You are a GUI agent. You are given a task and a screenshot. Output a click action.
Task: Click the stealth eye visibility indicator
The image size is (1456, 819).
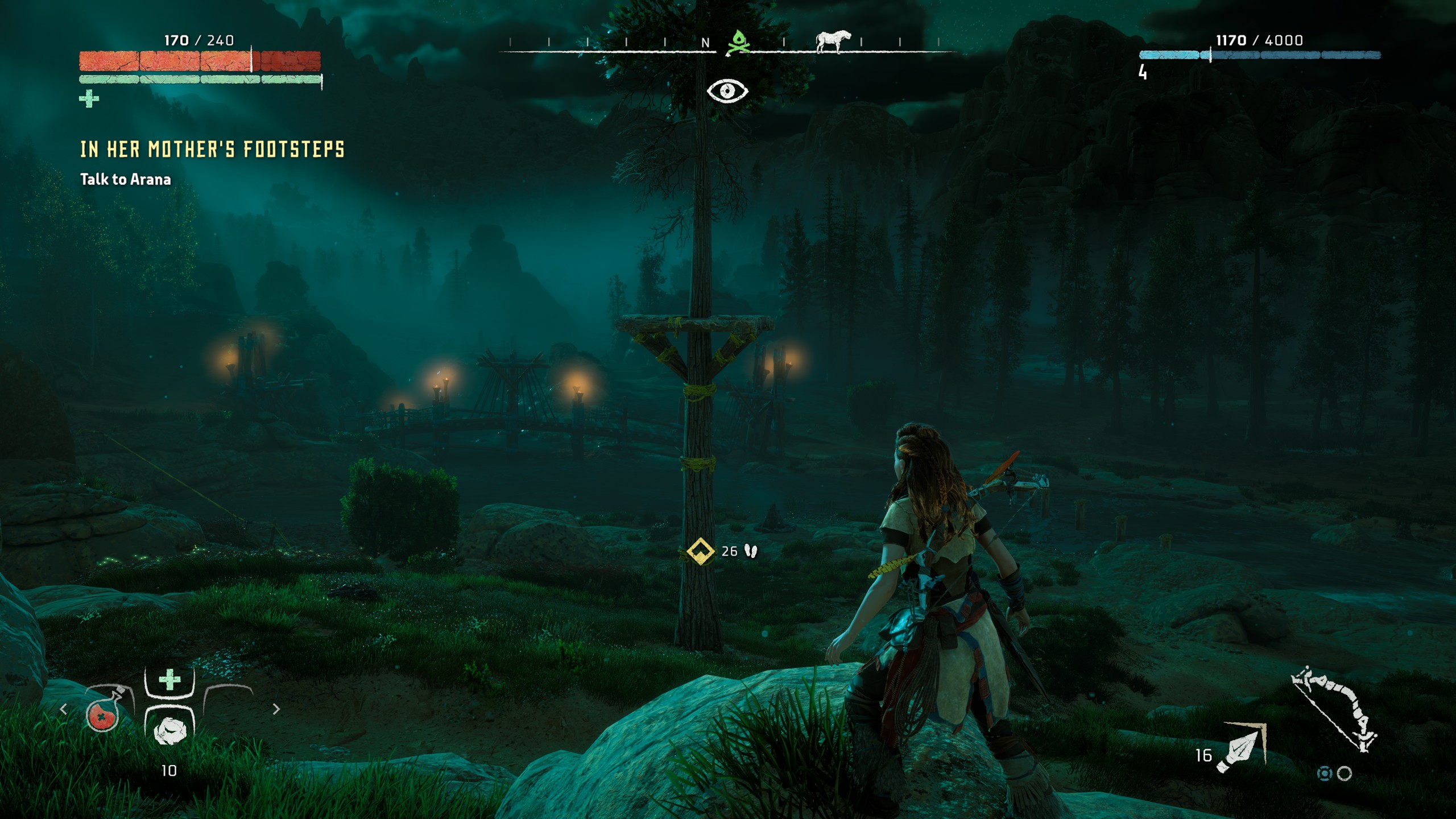pos(727,91)
